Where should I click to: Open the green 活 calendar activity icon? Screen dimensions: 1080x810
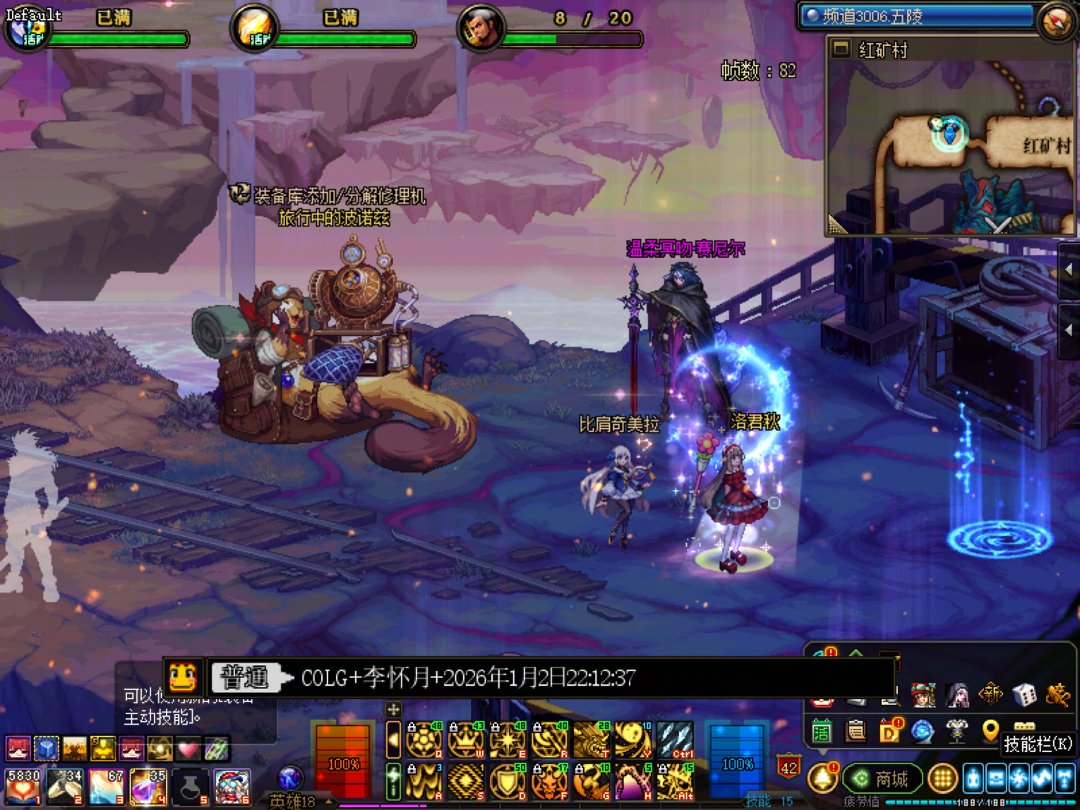click(822, 730)
